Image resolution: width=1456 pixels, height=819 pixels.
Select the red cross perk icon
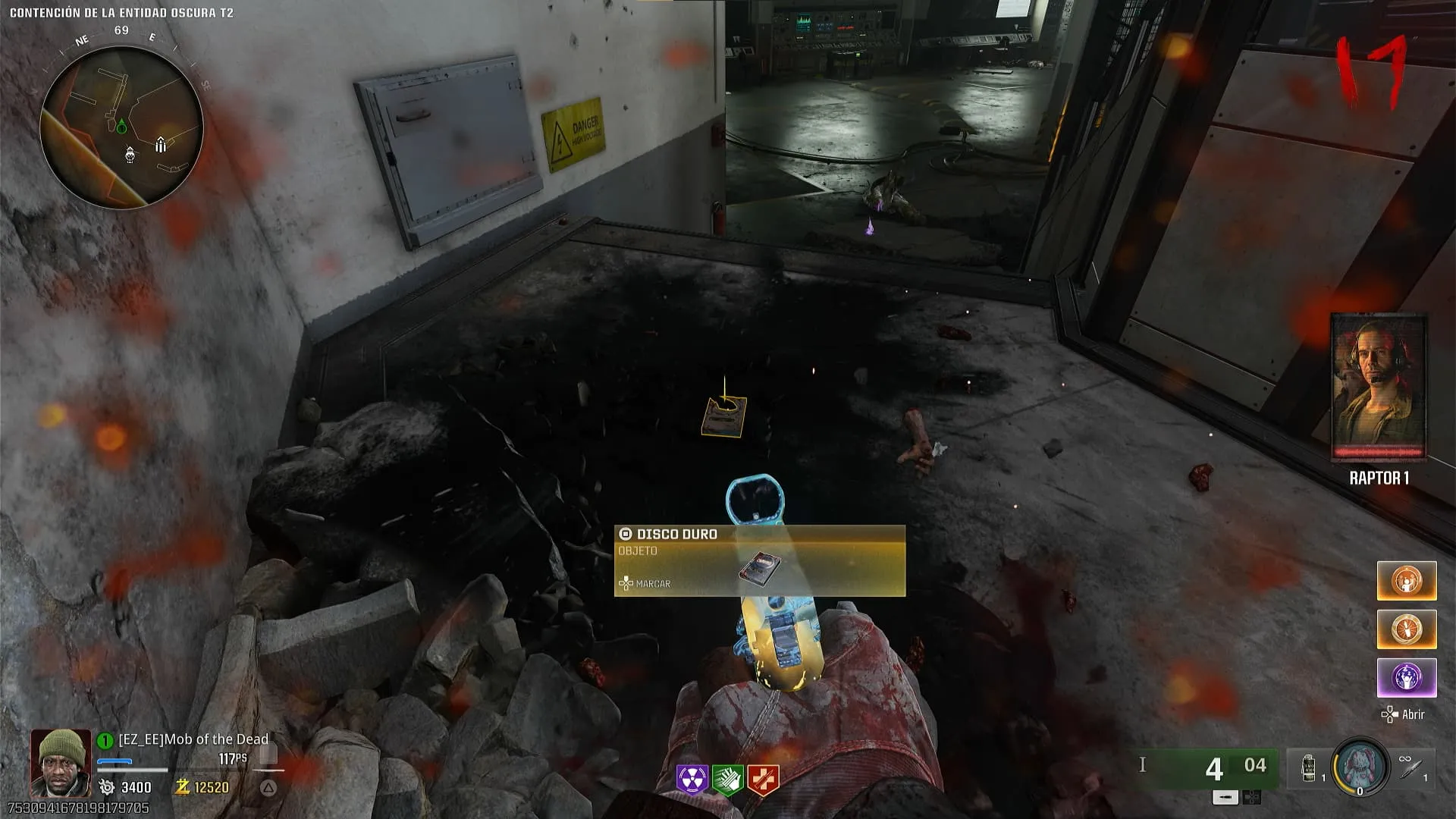[763, 779]
